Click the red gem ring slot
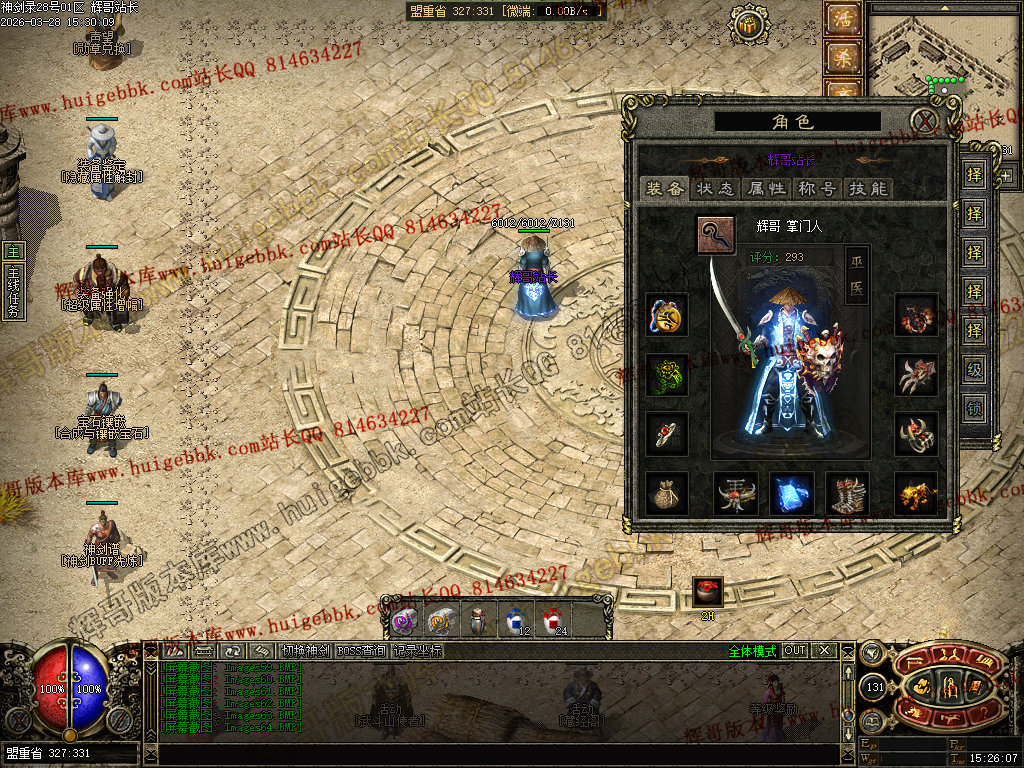Screen dimensions: 1024x768 666,434
